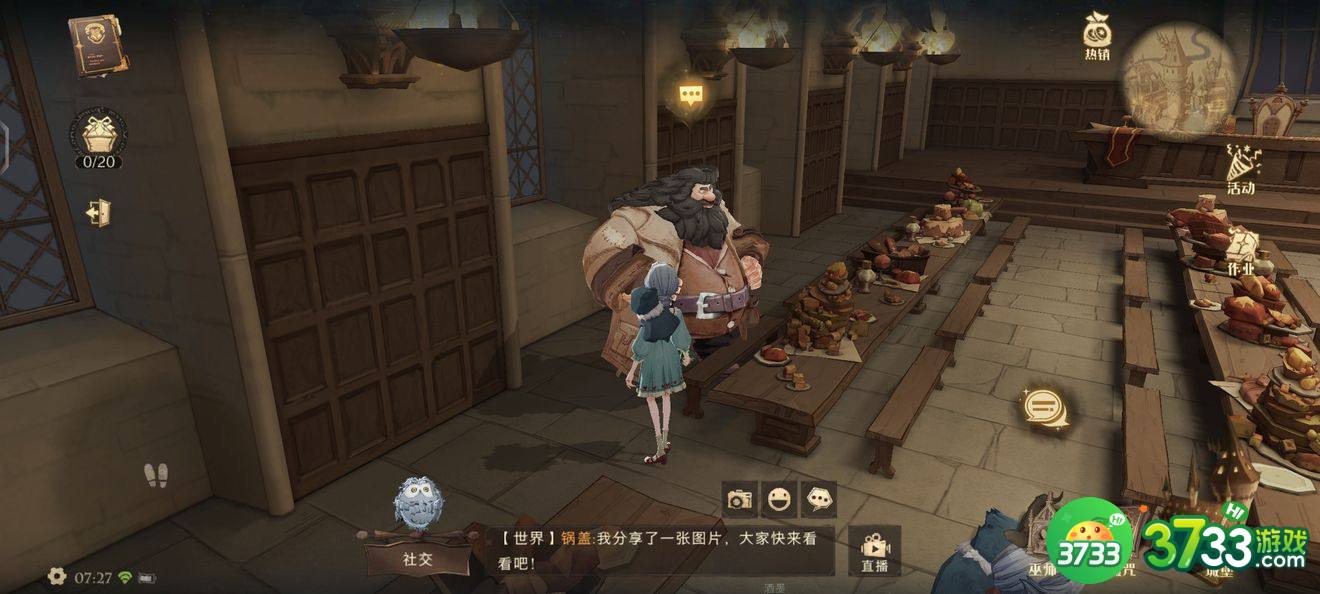This screenshot has height=594, width=1320.
Task: Click the round golden chat bubble button
Action: point(1044,407)
